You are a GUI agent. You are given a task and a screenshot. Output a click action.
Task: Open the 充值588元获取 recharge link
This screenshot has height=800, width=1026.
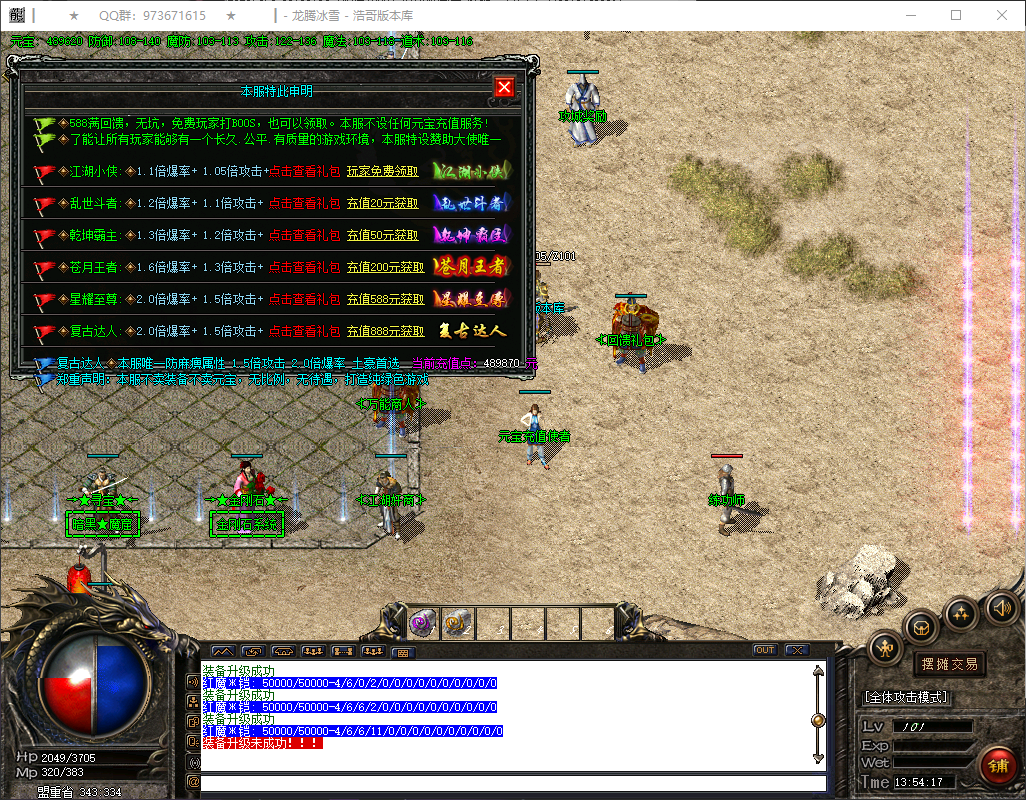click(x=385, y=299)
